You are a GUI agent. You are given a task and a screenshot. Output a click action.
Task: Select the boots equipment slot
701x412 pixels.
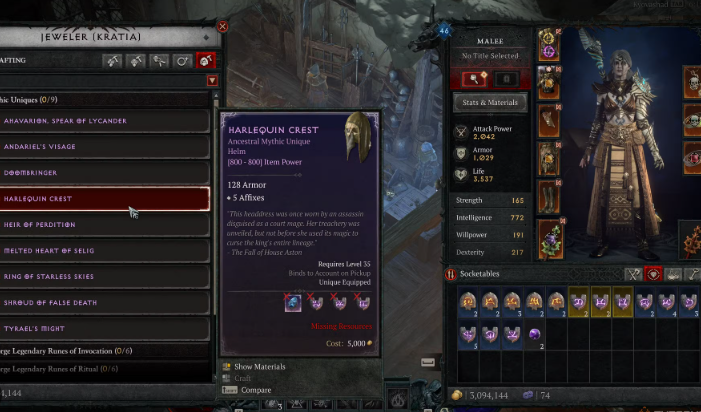(x=548, y=197)
